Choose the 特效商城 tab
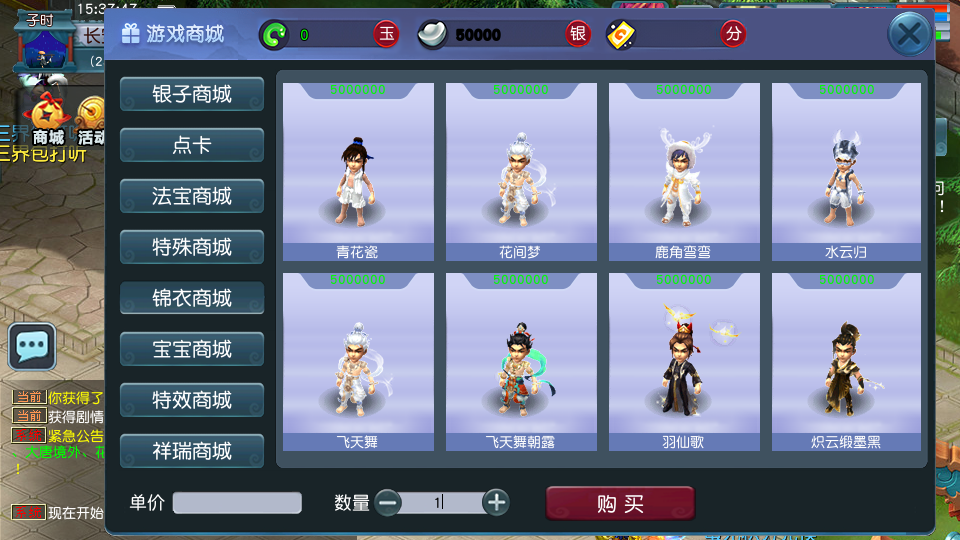Screen dimensions: 960x540 [192, 400]
